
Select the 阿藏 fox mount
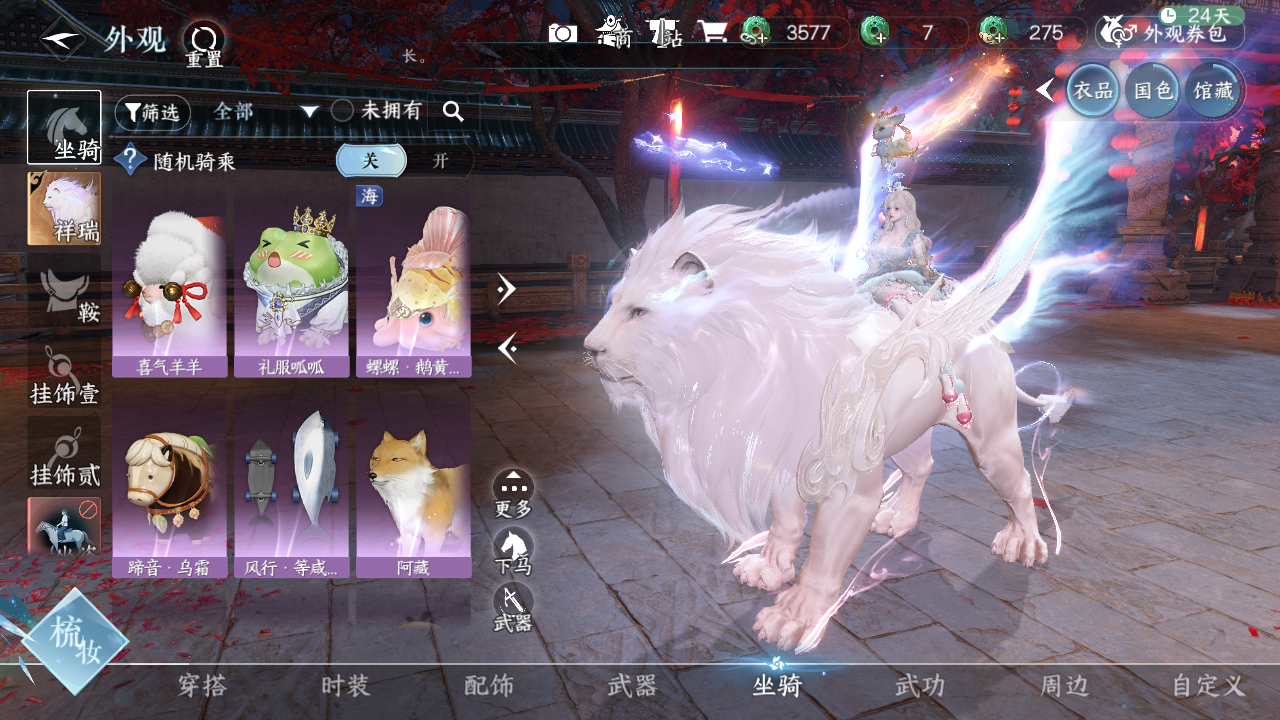413,490
